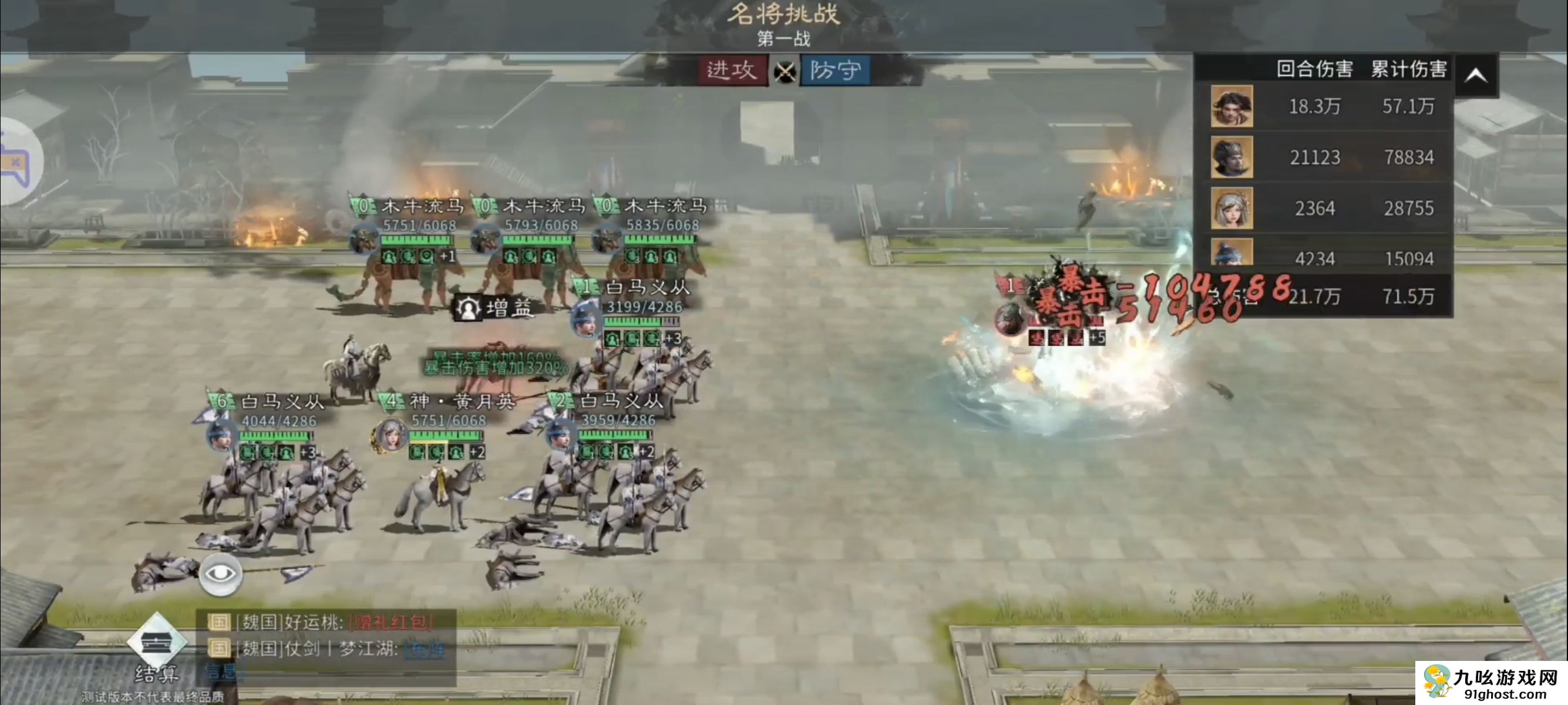
Task: Toggle the eye visibility icon
Action: point(220,573)
